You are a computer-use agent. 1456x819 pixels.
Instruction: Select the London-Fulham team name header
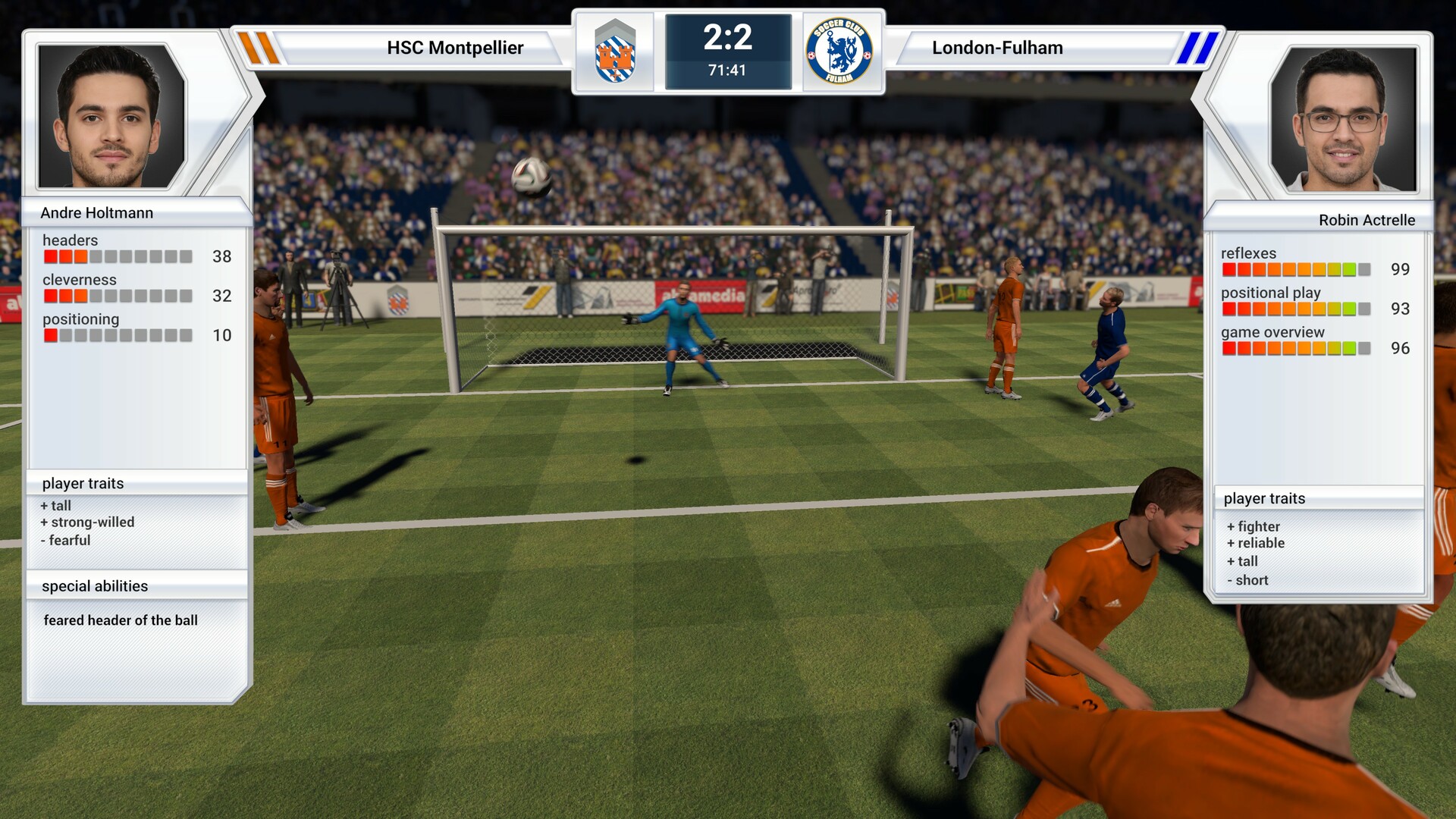coord(997,48)
